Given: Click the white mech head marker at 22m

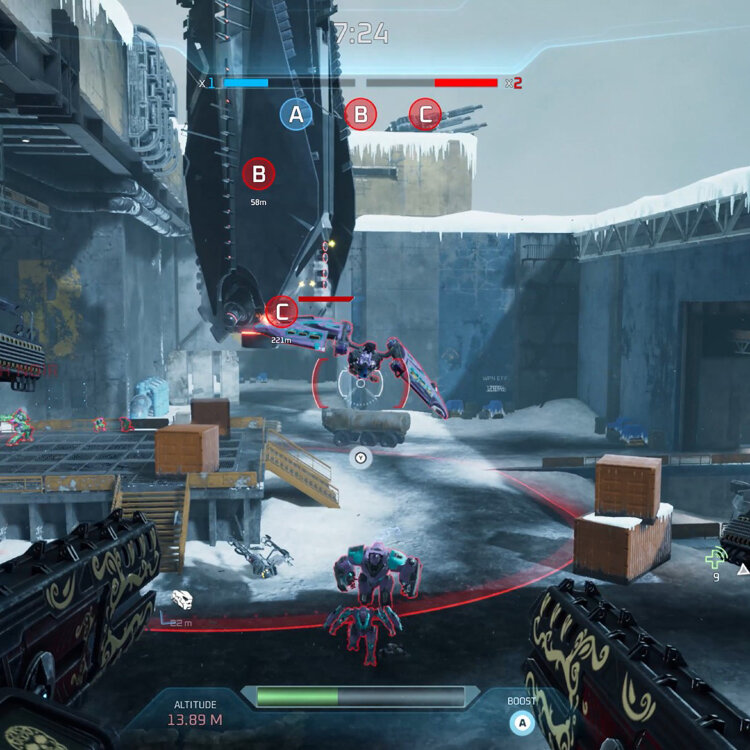Looking at the screenshot, I should [182, 599].
